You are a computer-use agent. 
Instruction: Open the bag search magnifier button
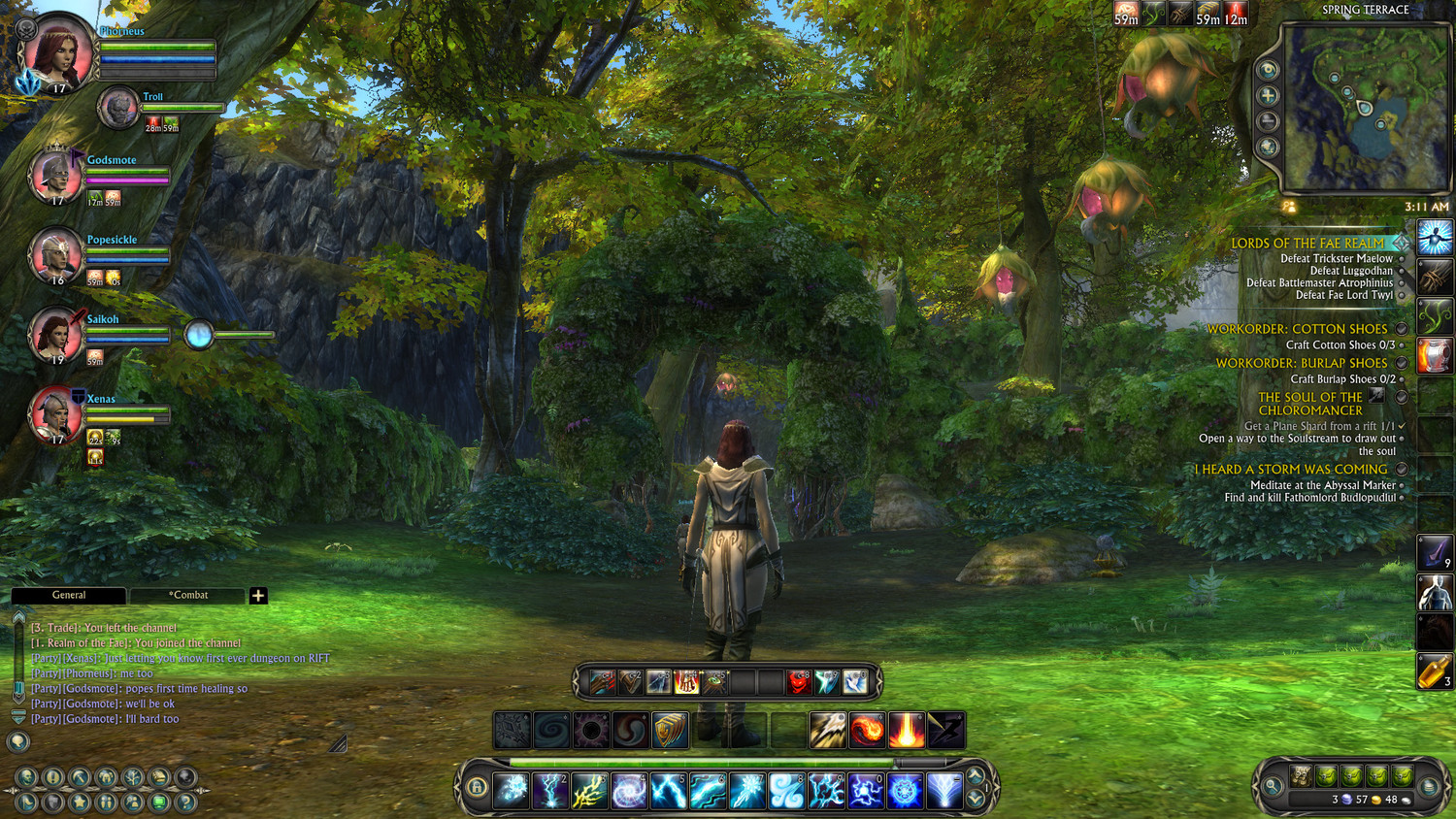pos(1273,786)
